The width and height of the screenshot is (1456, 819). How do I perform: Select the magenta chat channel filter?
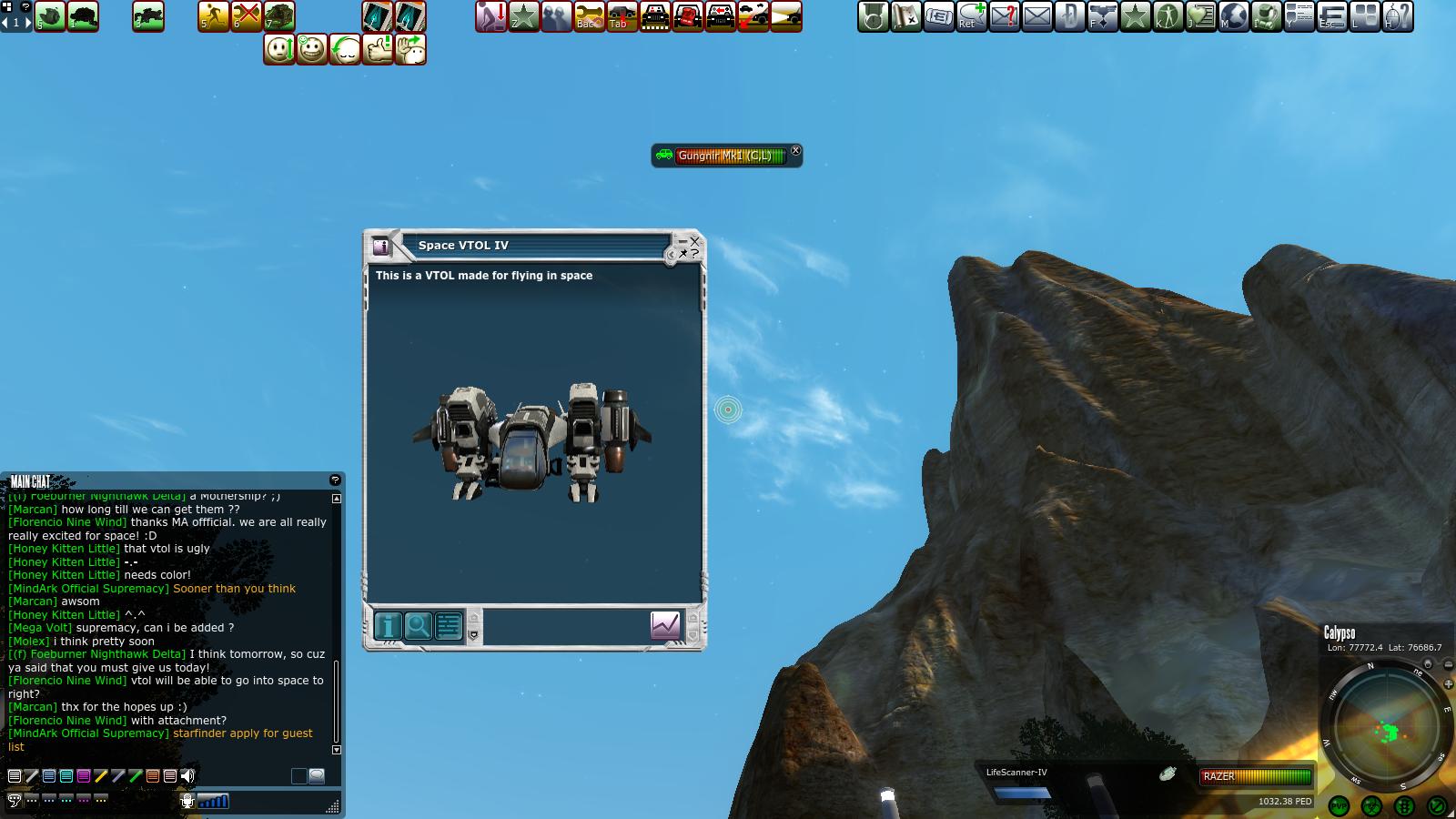pos(84,776)
